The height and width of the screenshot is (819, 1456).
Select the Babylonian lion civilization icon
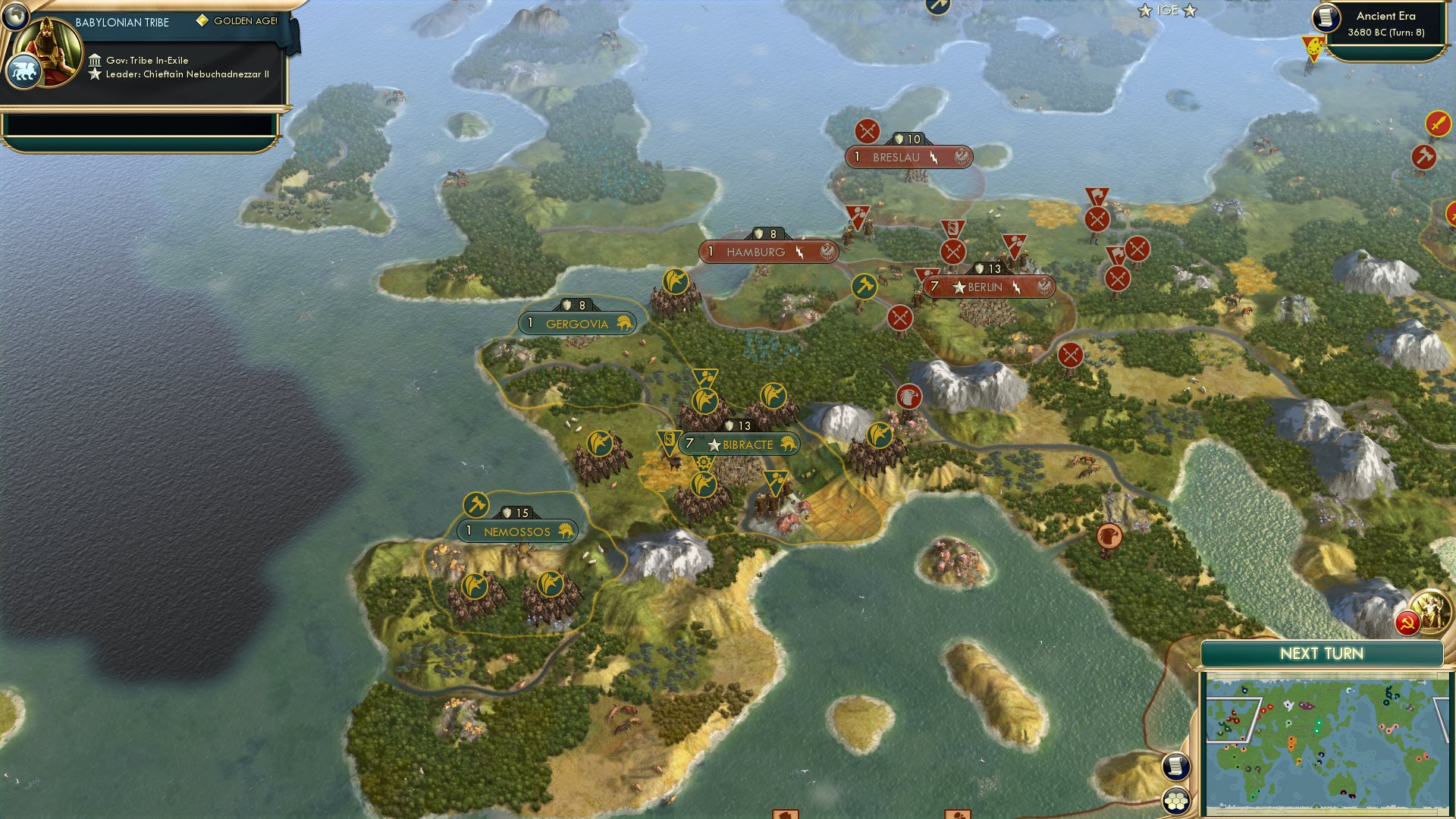point(25,70)
